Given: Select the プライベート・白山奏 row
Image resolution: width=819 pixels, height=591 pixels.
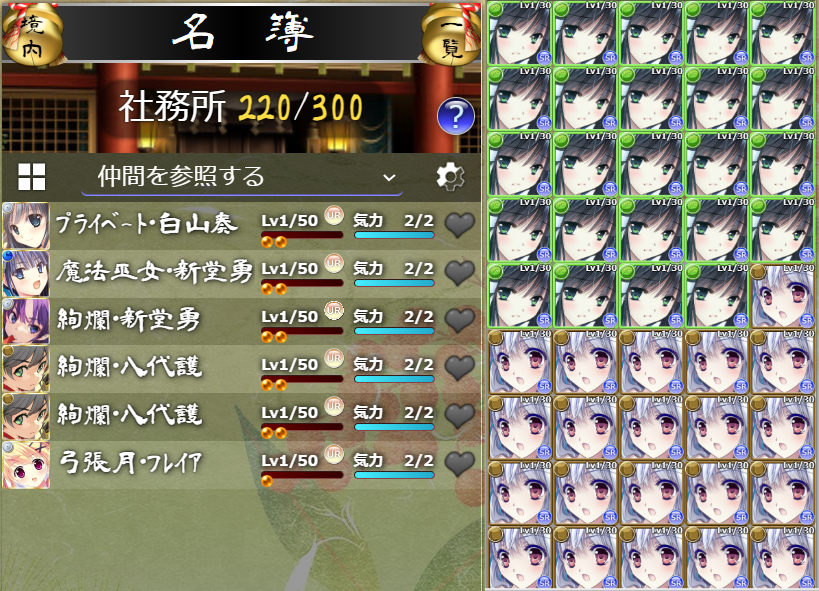Looking at the screenshot, I should (x=146, y=224).
